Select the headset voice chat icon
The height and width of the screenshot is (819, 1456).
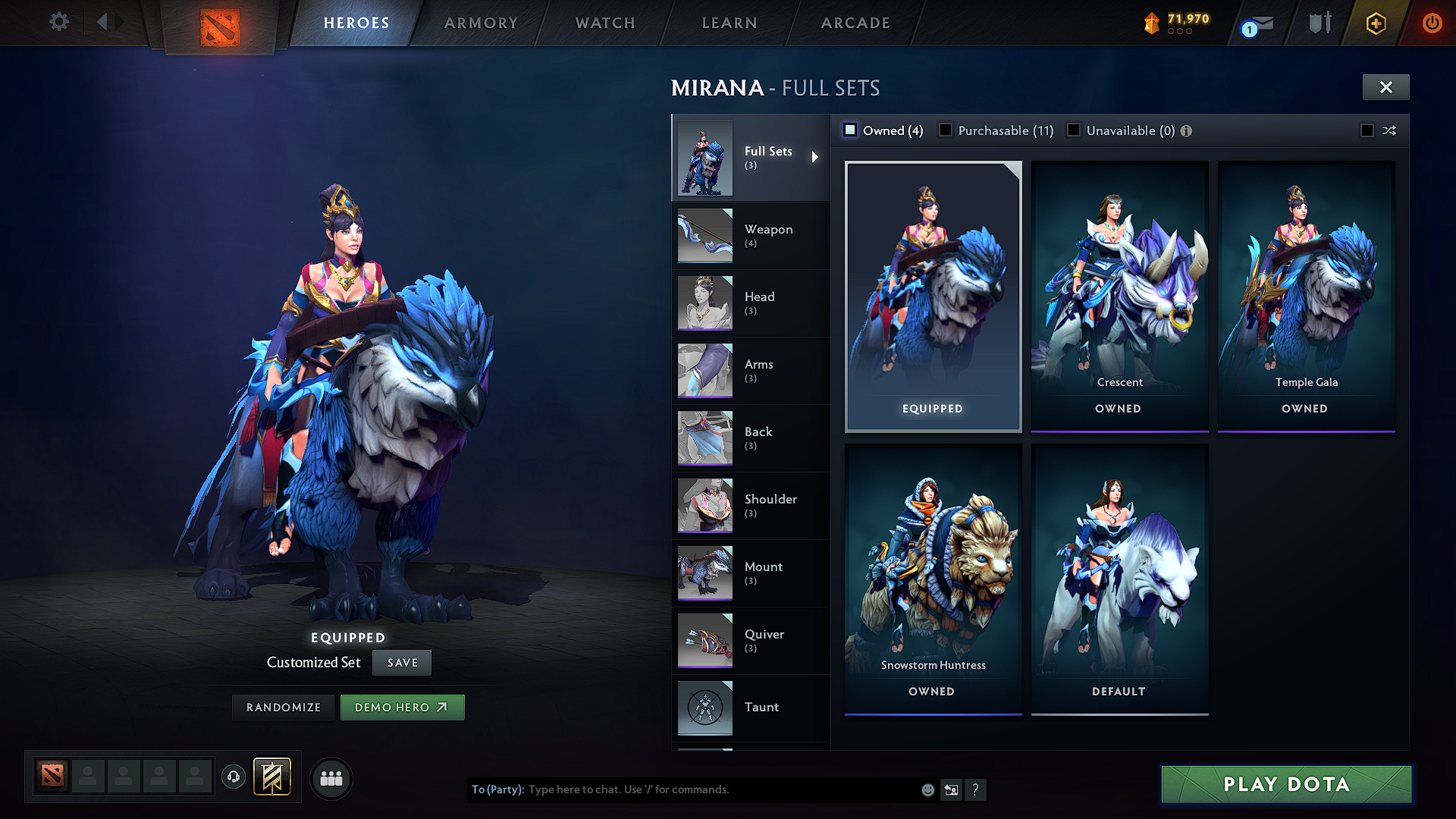click(233, 778)
